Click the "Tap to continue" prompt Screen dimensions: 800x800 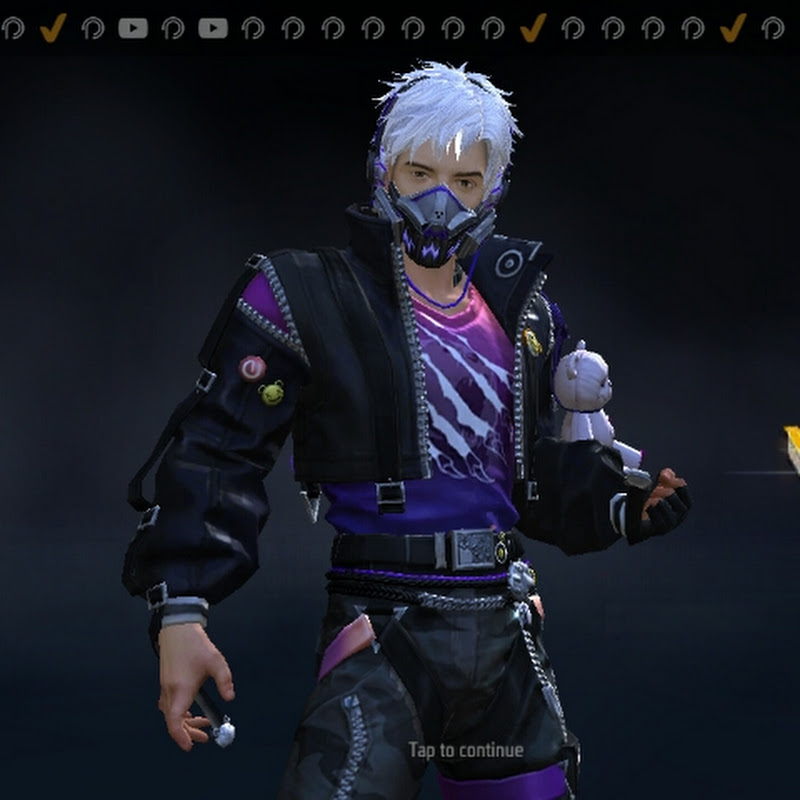[x=465, y=750]
